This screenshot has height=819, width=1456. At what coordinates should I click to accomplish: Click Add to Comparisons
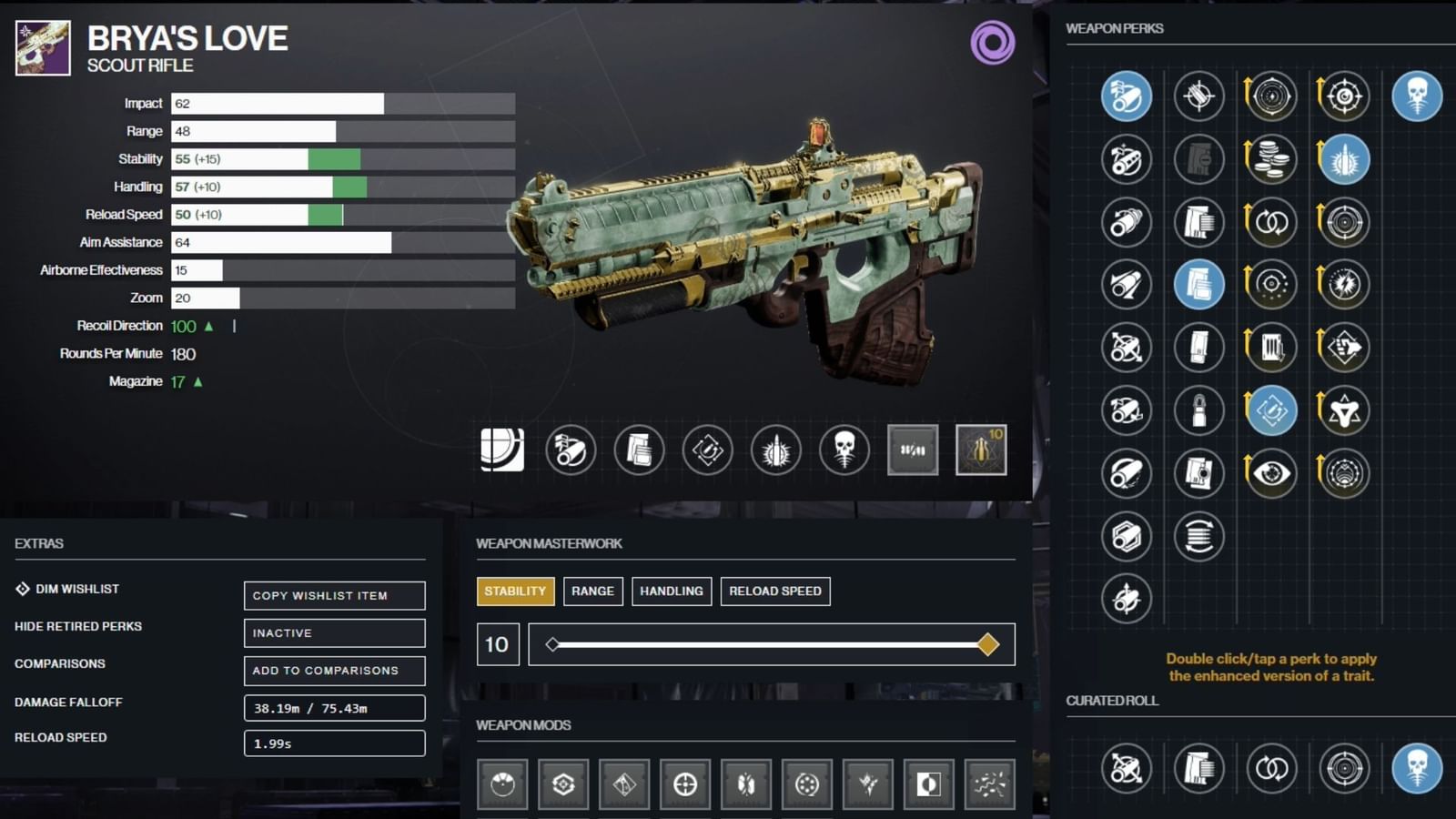(x=334, y=671)
